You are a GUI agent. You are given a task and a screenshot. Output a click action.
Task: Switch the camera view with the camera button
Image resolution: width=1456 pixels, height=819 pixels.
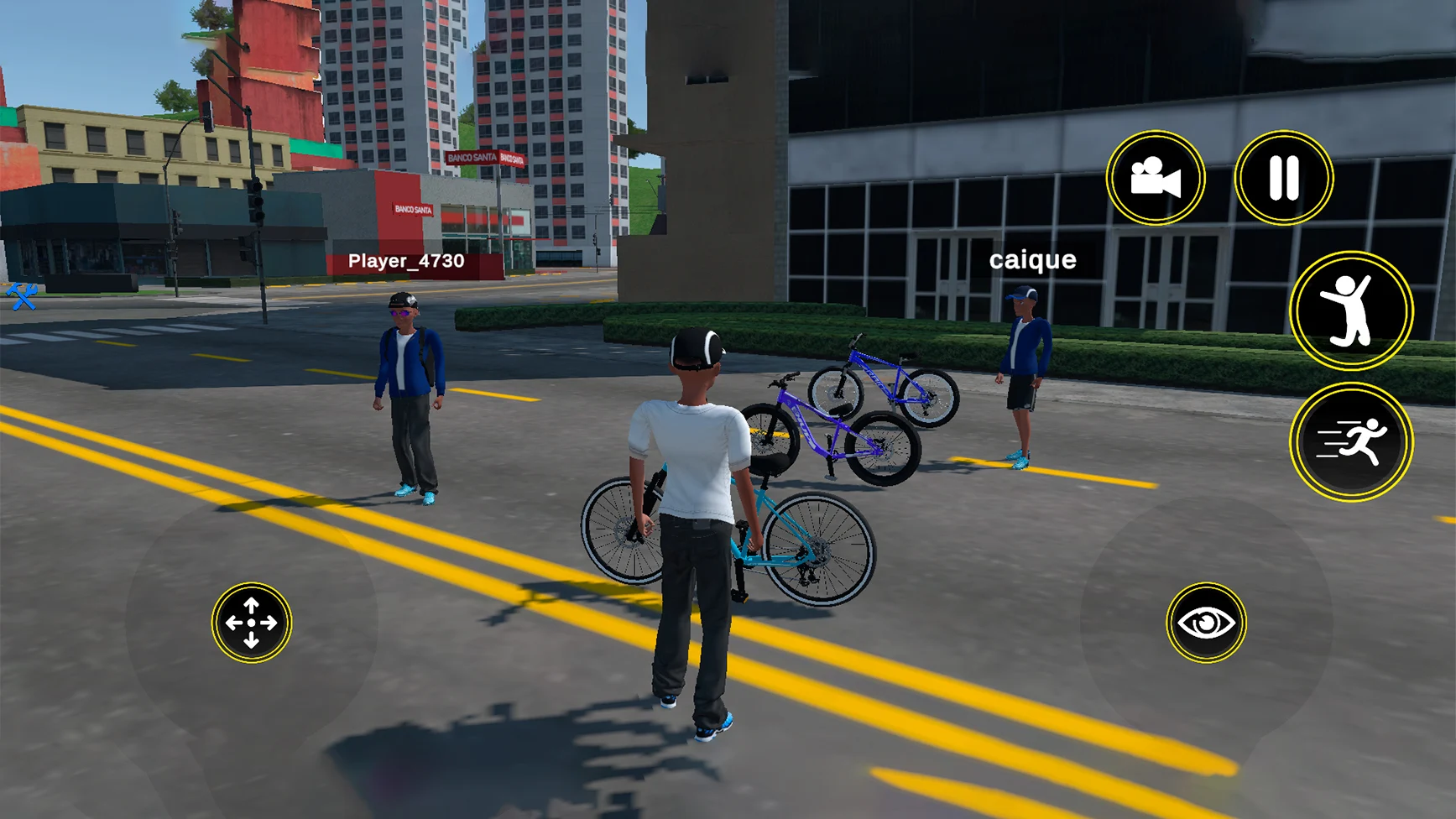click(1156, 178)
